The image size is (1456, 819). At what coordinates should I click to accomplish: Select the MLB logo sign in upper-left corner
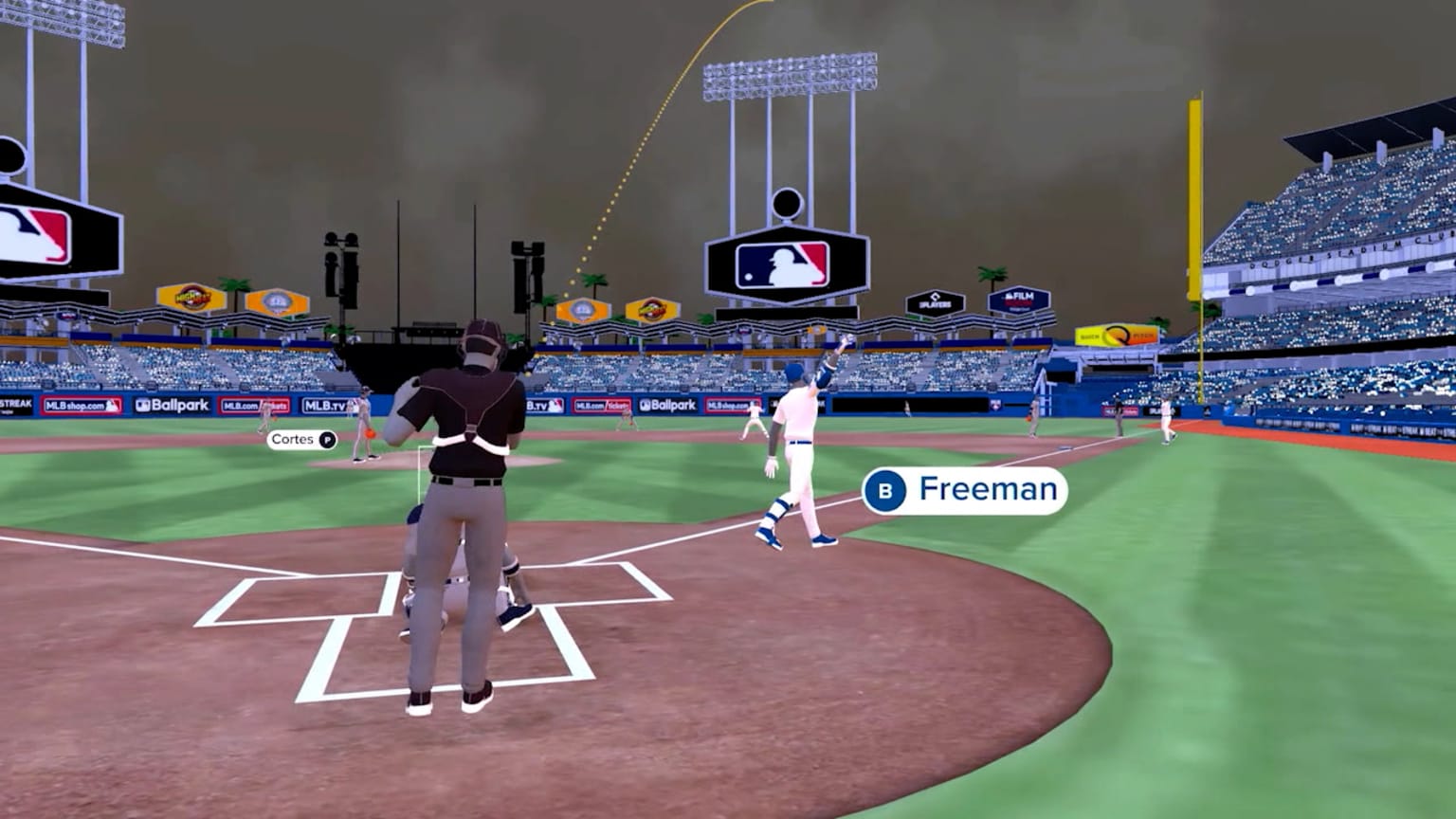click(31, 232)
